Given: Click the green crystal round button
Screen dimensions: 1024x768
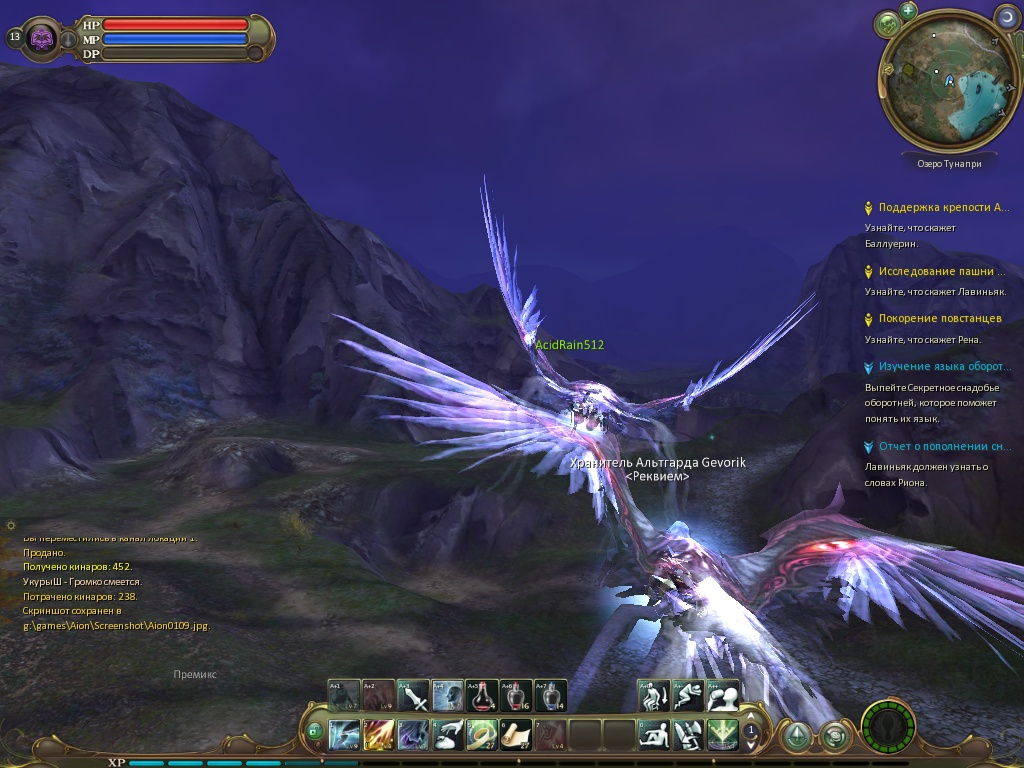Looking at the screenshot, I should pyautogui.click(x=797, y=737).
